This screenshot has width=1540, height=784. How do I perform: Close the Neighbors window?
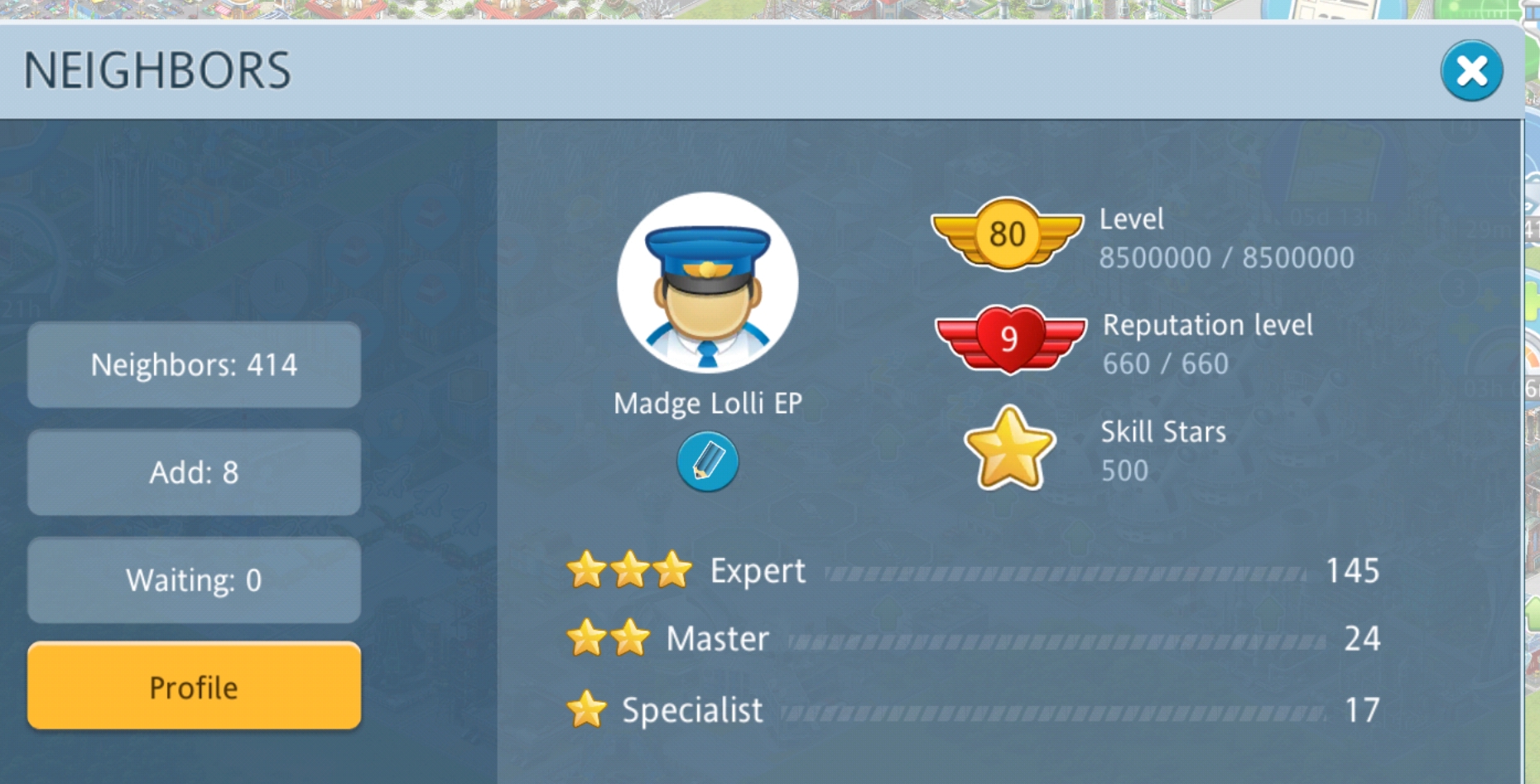point(1470,71)
